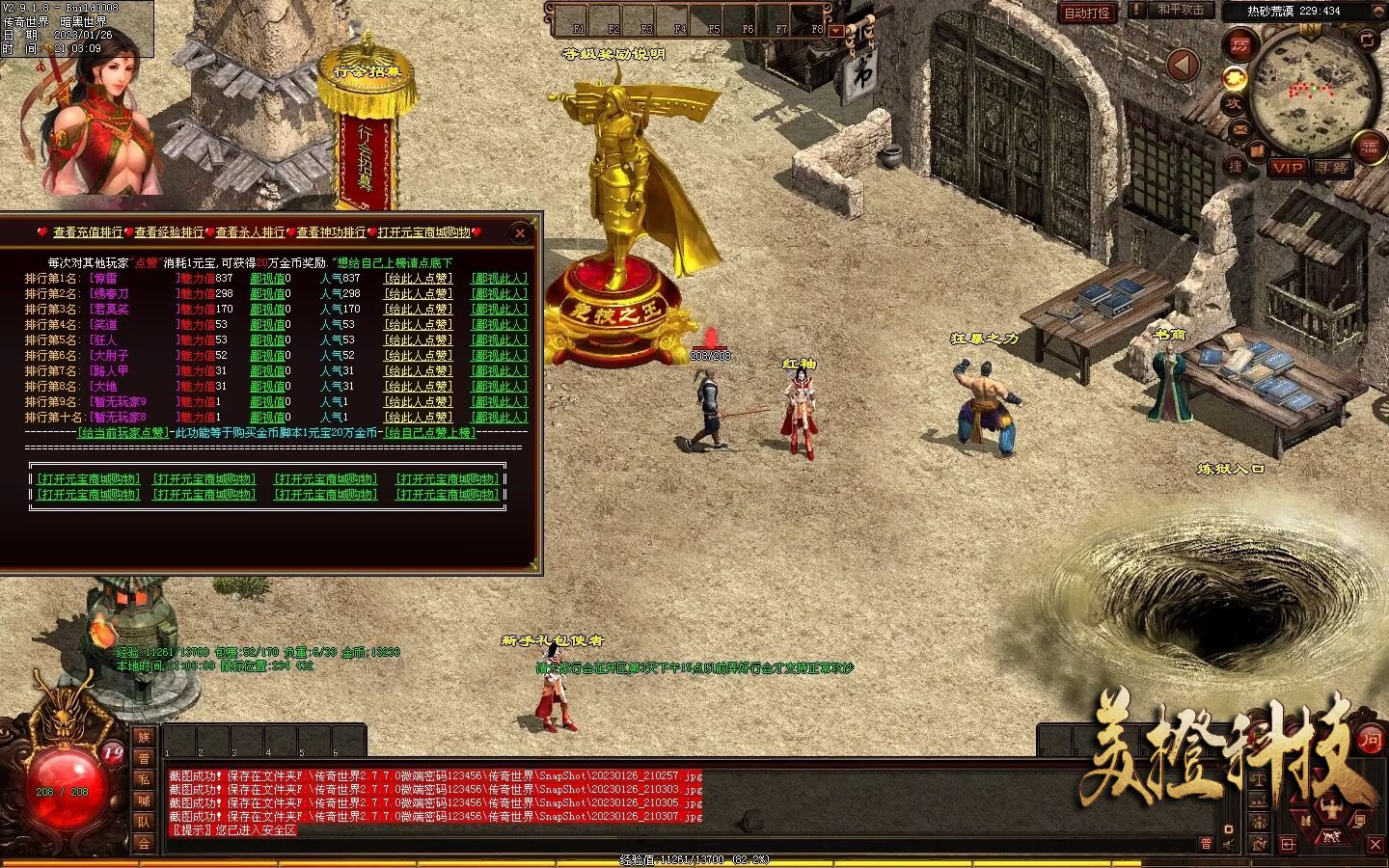The image size is (1389, 868).
Task: Toggle the 自动打怪 auto-fight button
Action: (x=1087, y=13)
